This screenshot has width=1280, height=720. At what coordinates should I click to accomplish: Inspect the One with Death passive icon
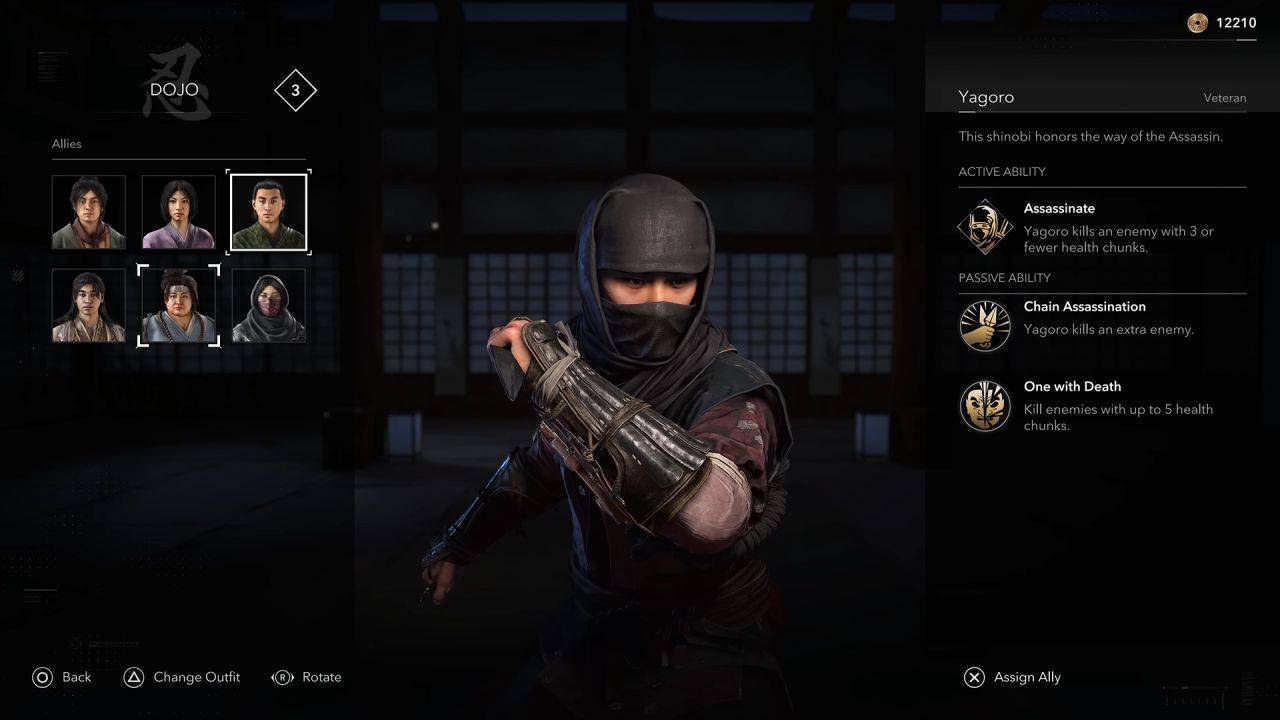coord(985,405)
